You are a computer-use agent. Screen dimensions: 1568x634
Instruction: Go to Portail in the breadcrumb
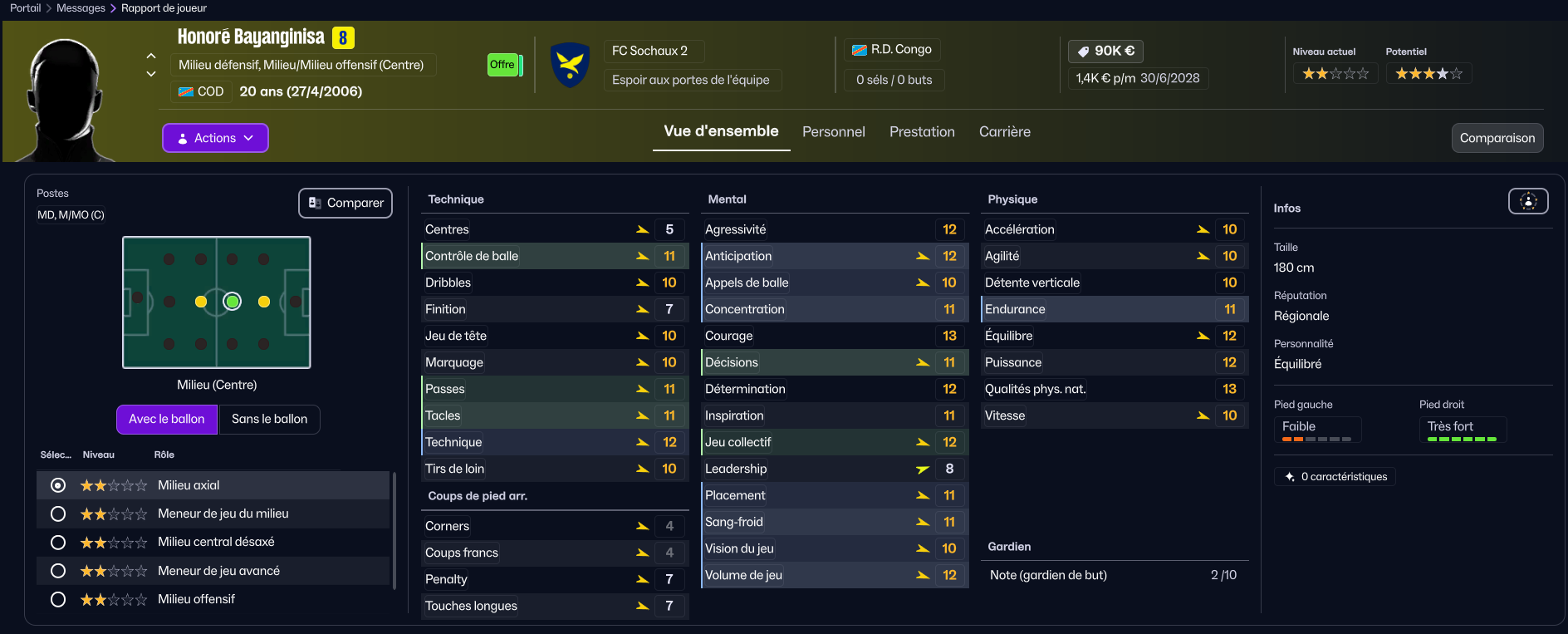pos(25,8)
